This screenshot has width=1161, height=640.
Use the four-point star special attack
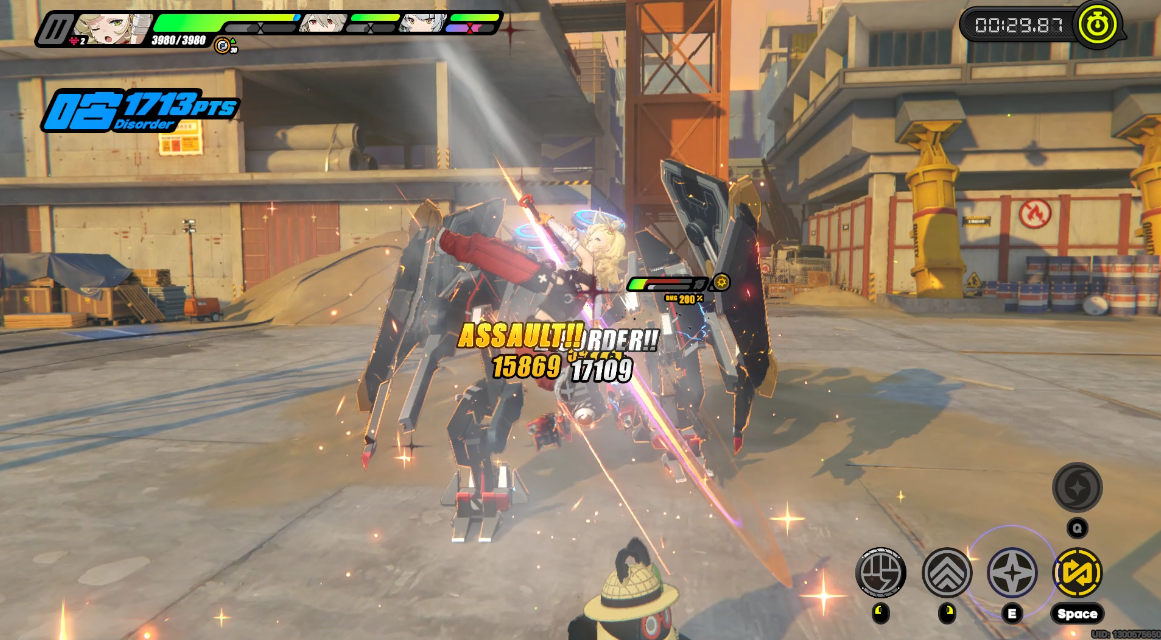click(x=1012, y=573)
